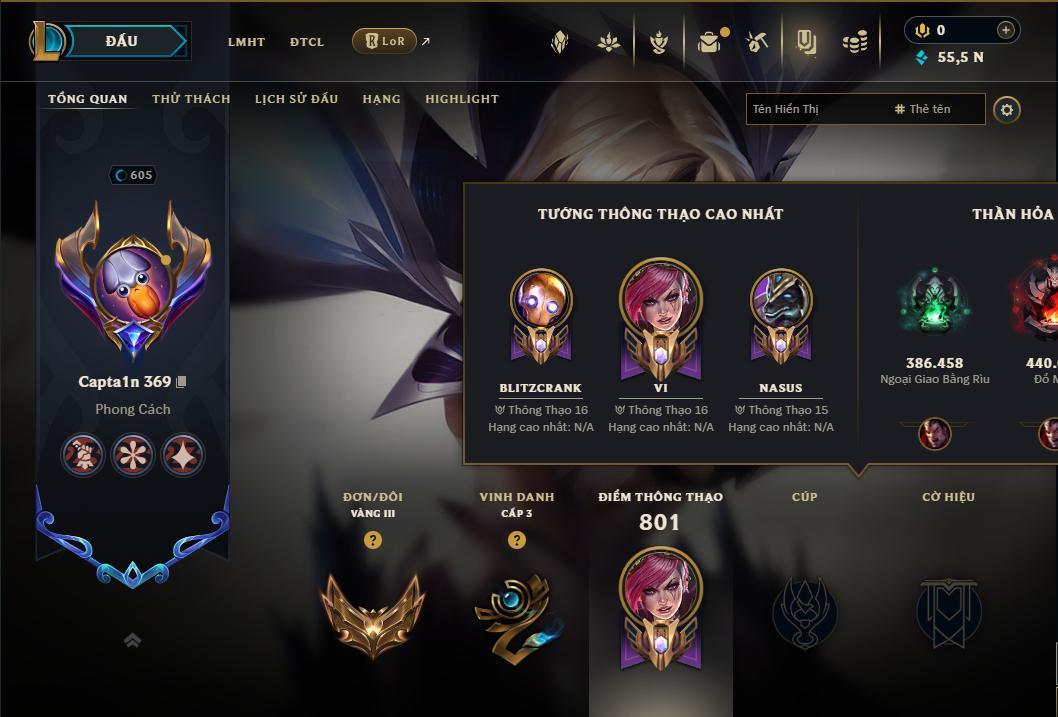The image size is (1058, 717).
Task: Open the loot chest icon in top bar
Action: tap(709, 42)
